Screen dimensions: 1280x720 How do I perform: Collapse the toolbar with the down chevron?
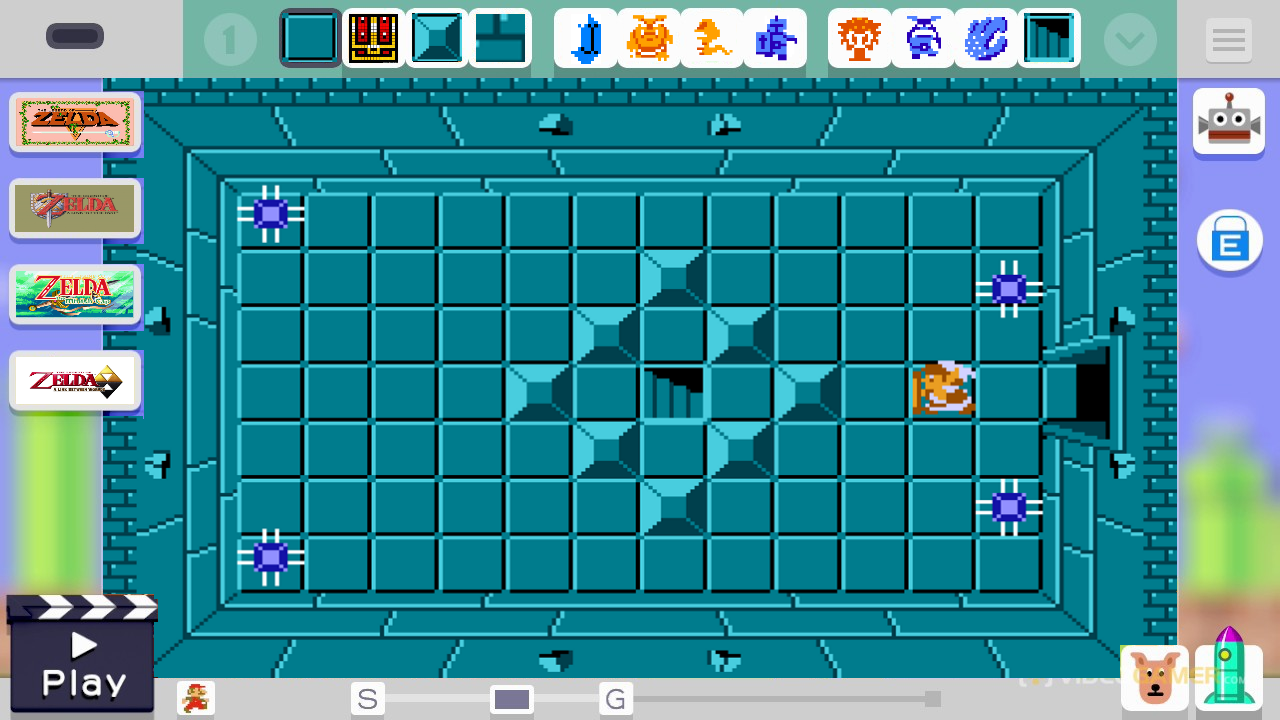click(x=1130, y=40)
